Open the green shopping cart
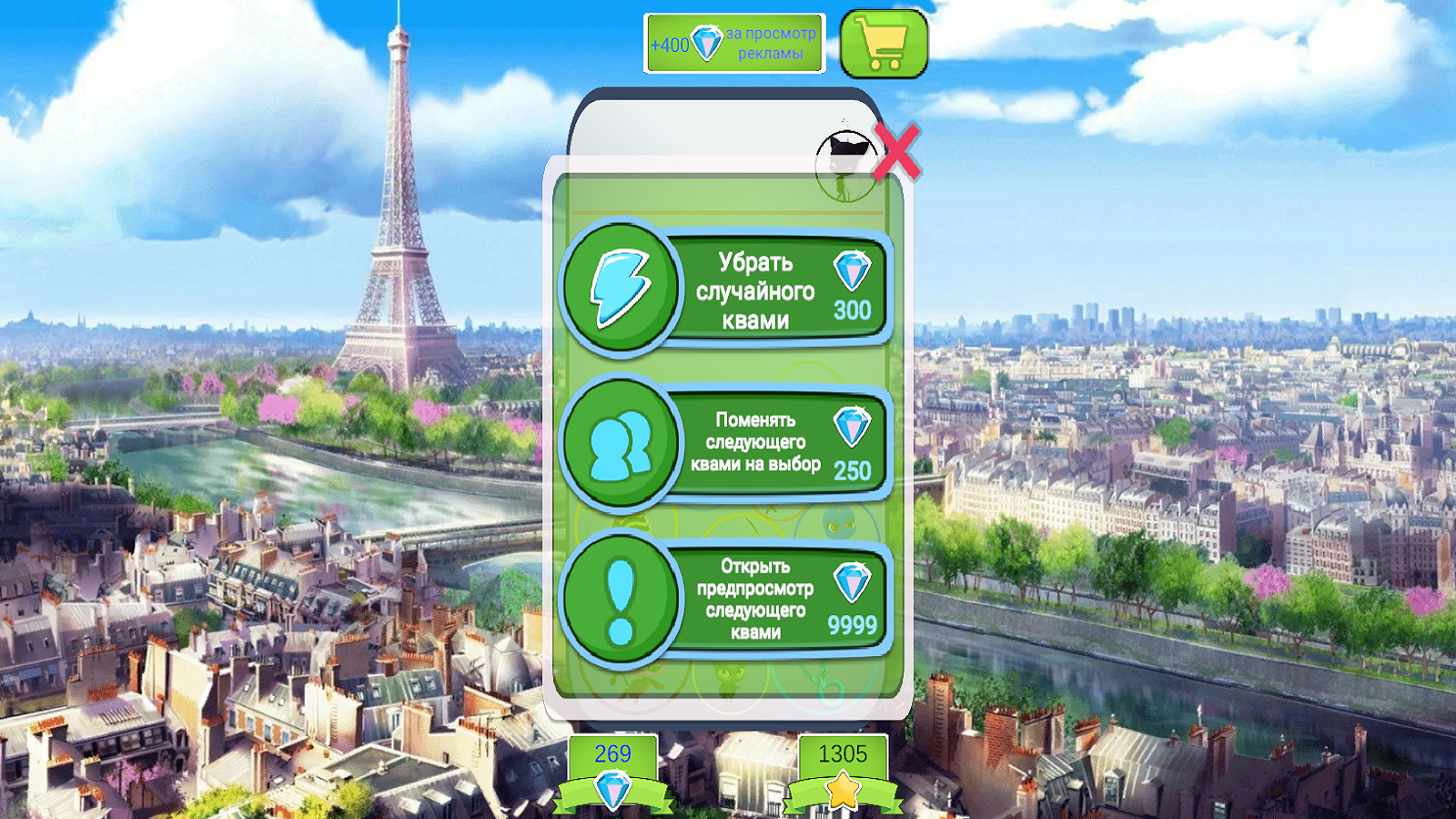 point(884,43)
